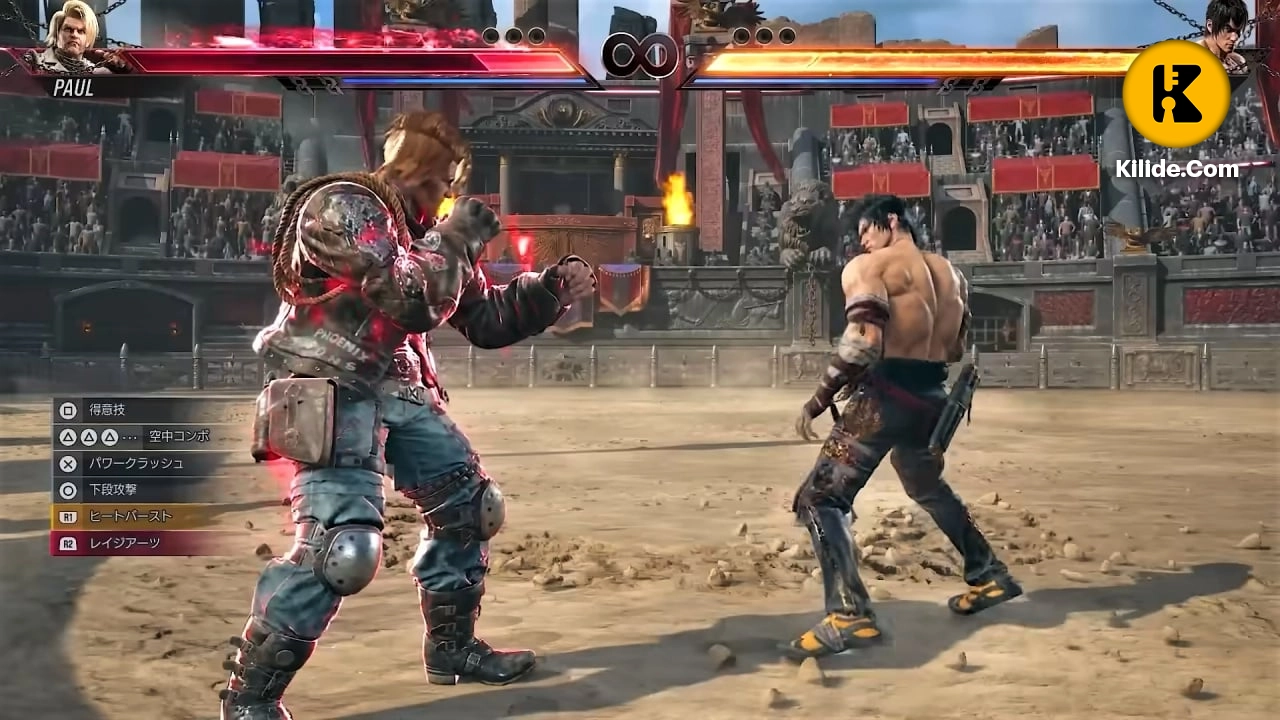Image resolution: width=1280 pixels, height=720 pixels.
Task: Select the R1 button icon for Heat Burst
Action: (x=68, y=516)
